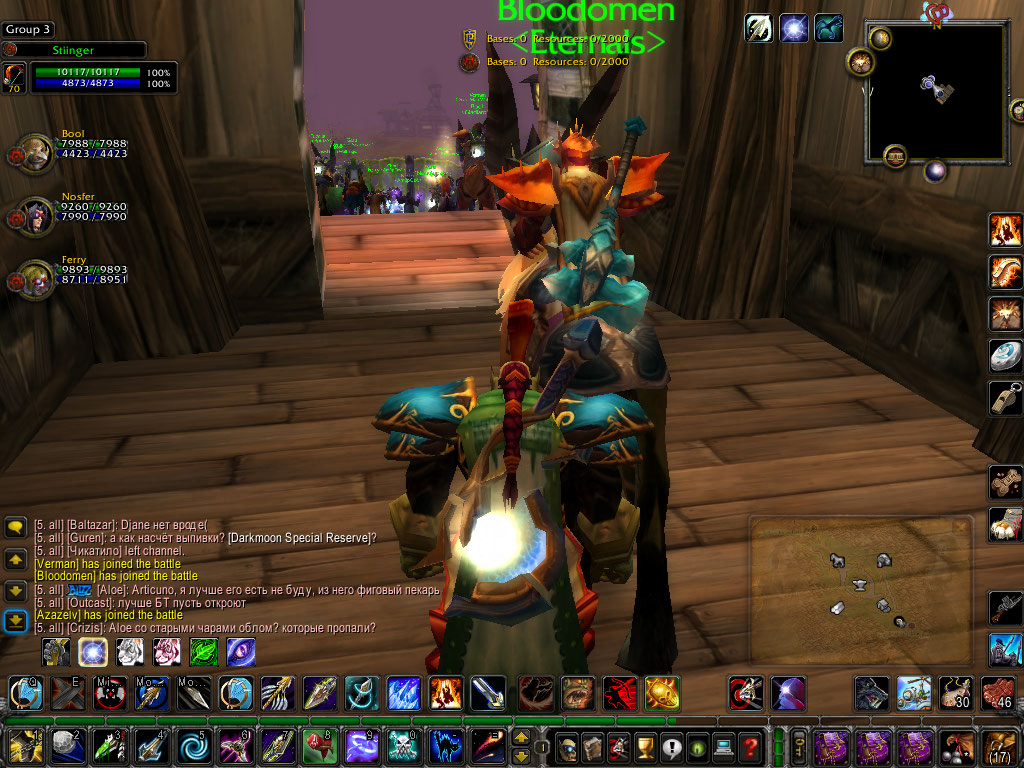Click the minimap

coord(936,92)
